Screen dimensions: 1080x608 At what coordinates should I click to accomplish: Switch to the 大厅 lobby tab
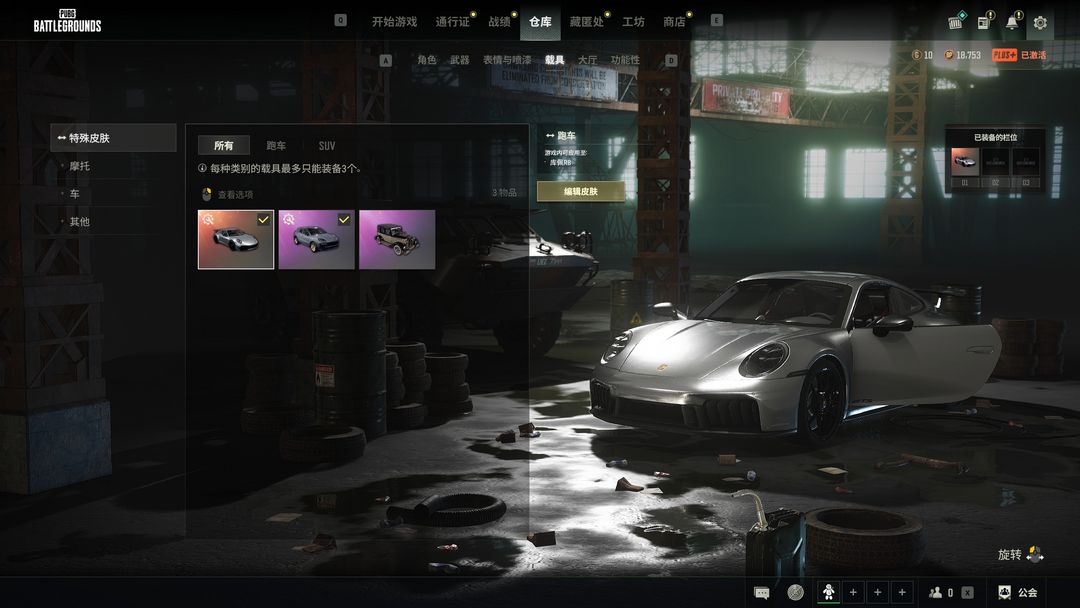[x=587, y=60]
